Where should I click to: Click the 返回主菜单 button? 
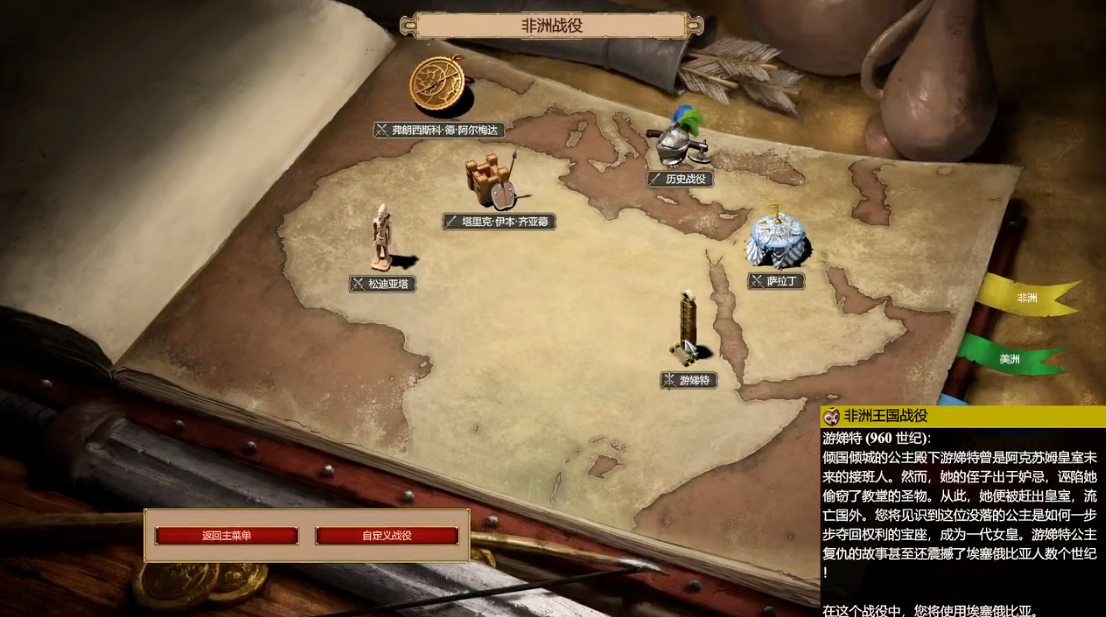(227, 536)
